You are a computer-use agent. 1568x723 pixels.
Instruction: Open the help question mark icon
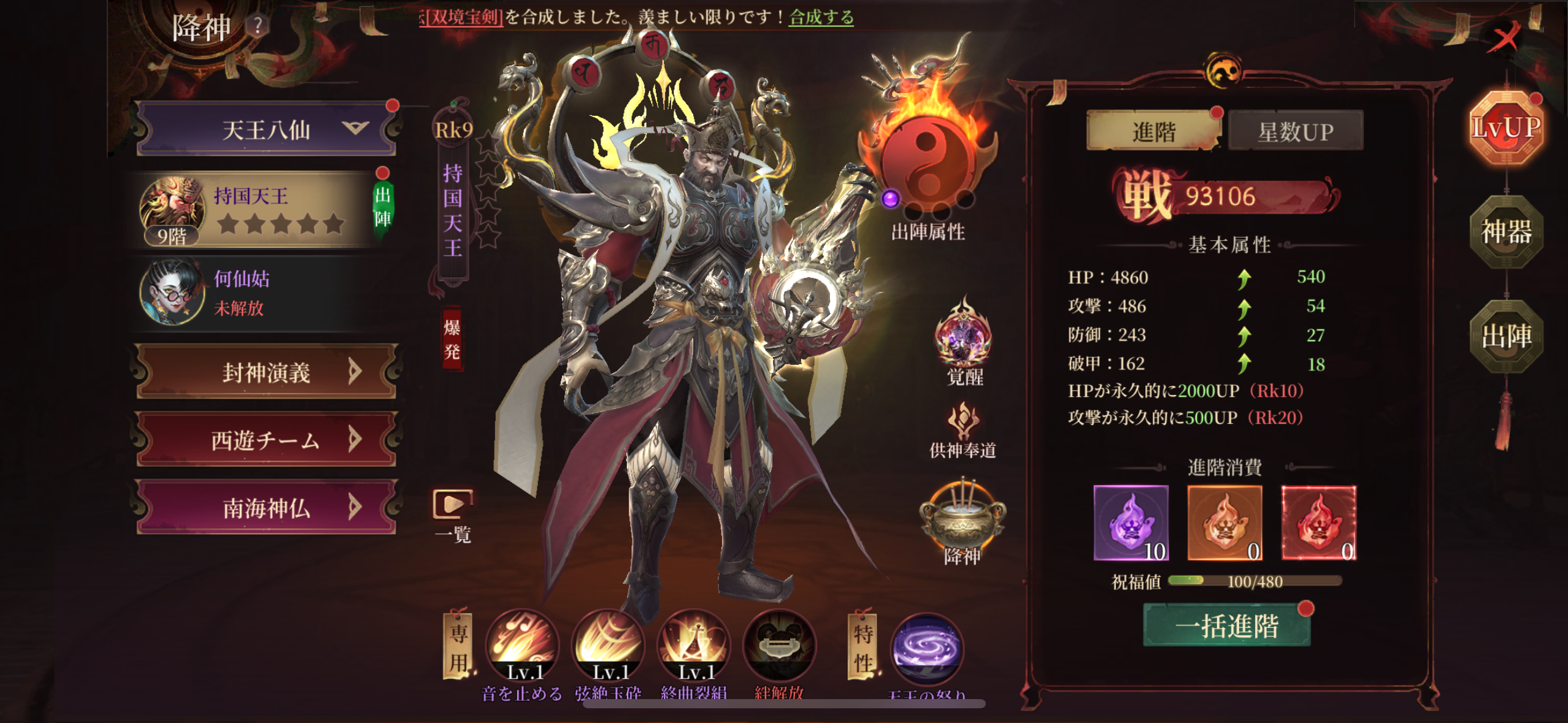pos(258,26)
